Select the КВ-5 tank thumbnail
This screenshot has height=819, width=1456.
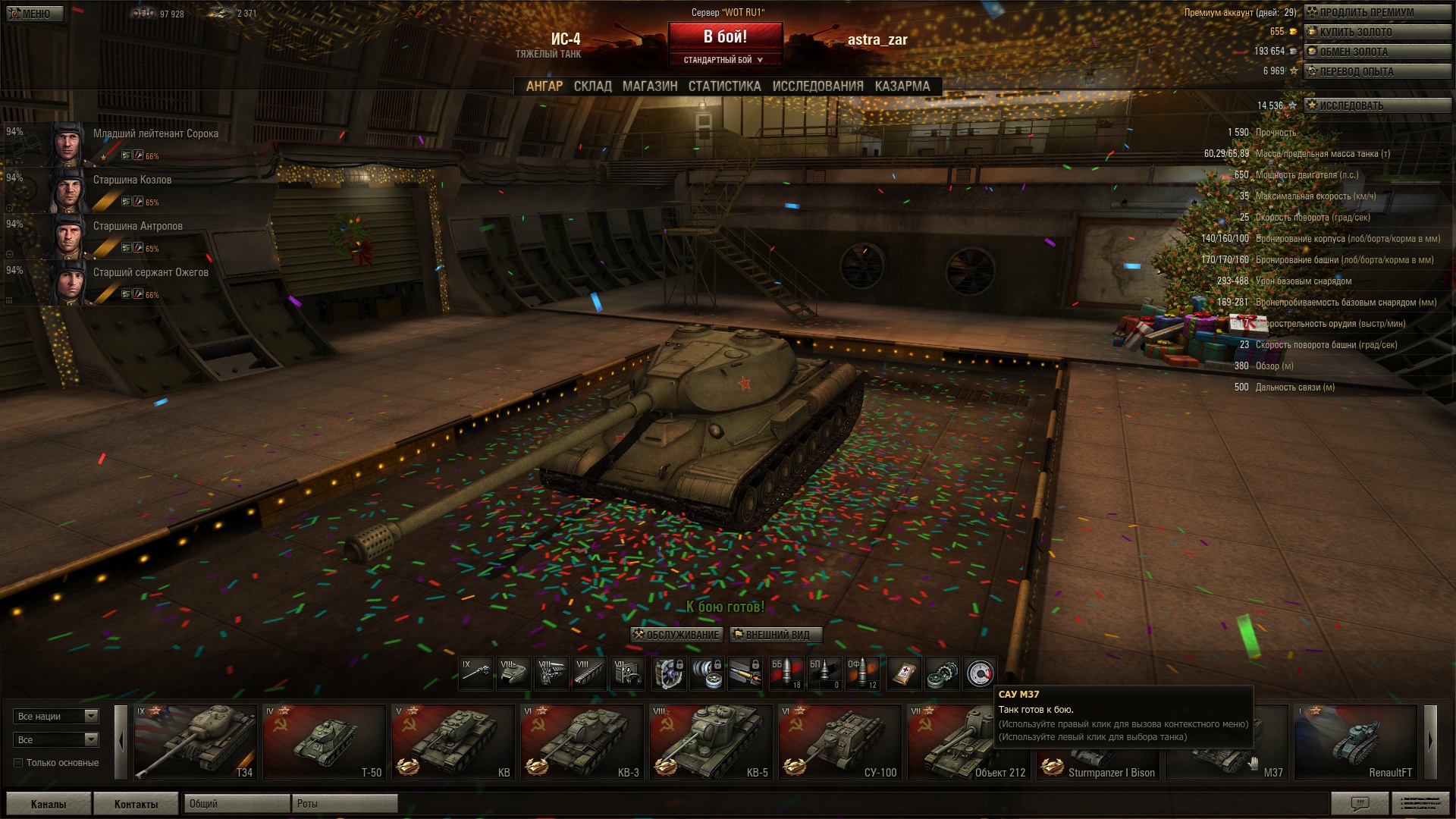(711, 742)
